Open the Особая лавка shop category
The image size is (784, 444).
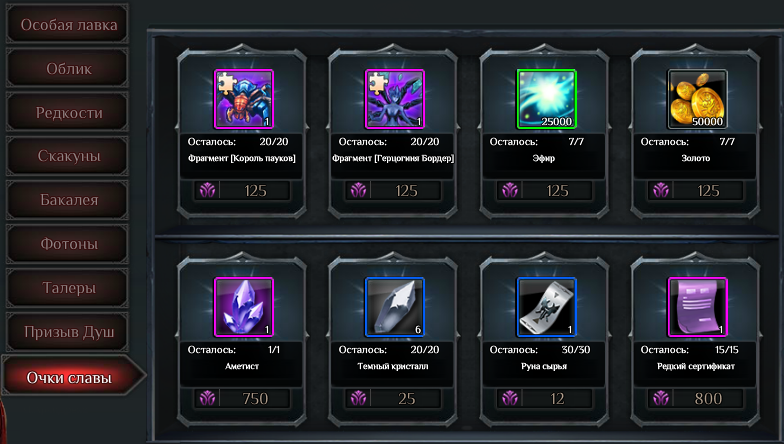coord(70,25)
